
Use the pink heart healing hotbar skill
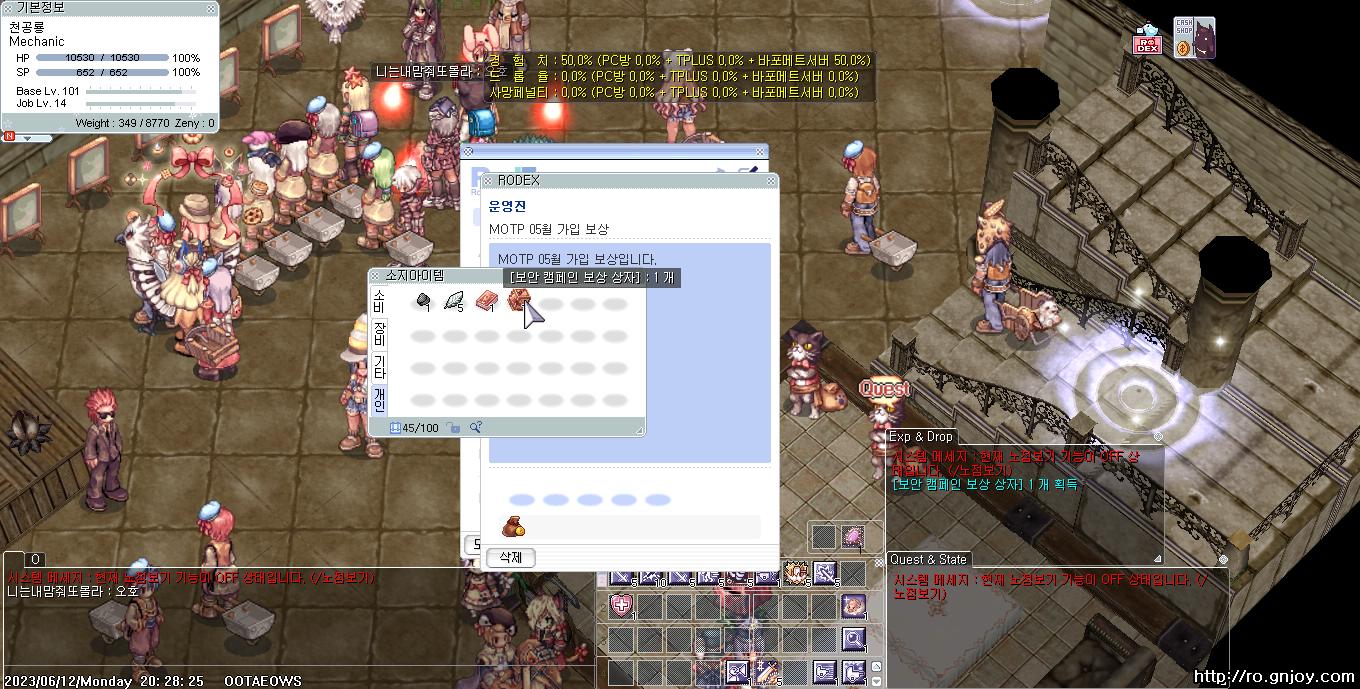coord(621,605)
